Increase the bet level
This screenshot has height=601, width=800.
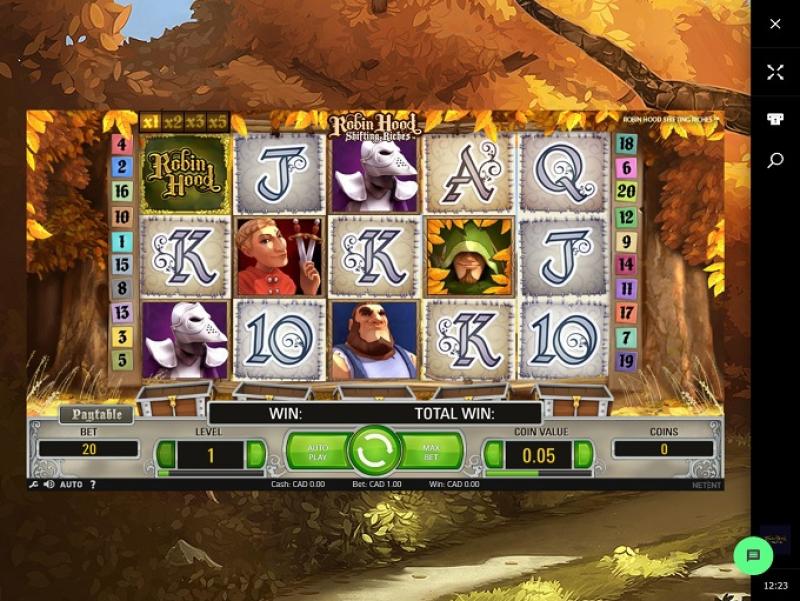click(255, 455)
